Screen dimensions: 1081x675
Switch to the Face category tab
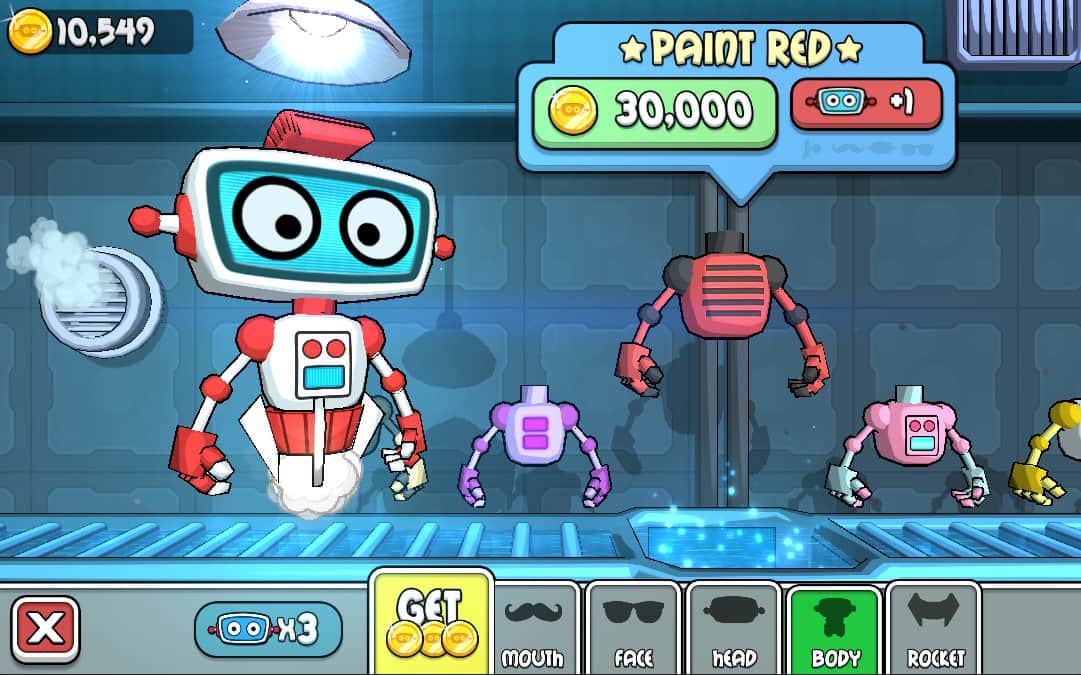click(x=632, y=628)
